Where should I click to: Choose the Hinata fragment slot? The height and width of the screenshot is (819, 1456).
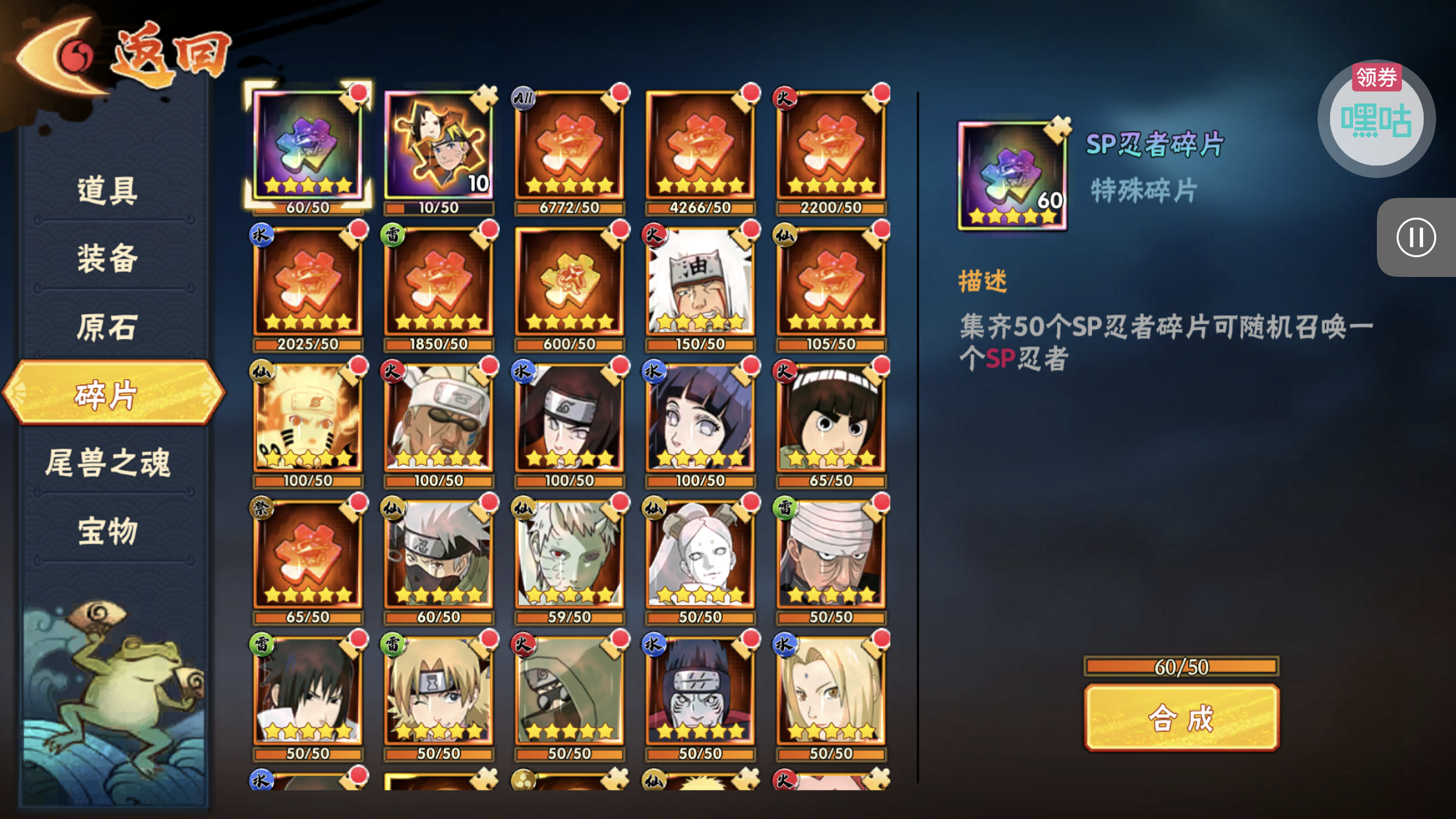[700, 419]
